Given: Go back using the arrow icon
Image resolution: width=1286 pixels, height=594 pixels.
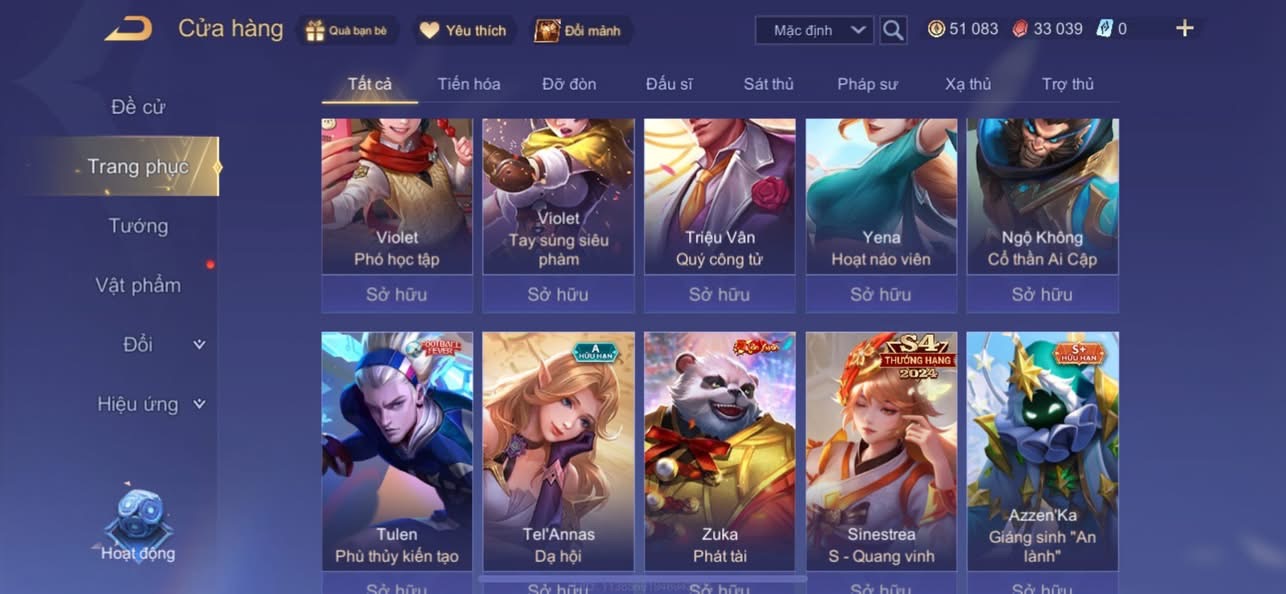Looking at the screenshot, I should (128, 29).
